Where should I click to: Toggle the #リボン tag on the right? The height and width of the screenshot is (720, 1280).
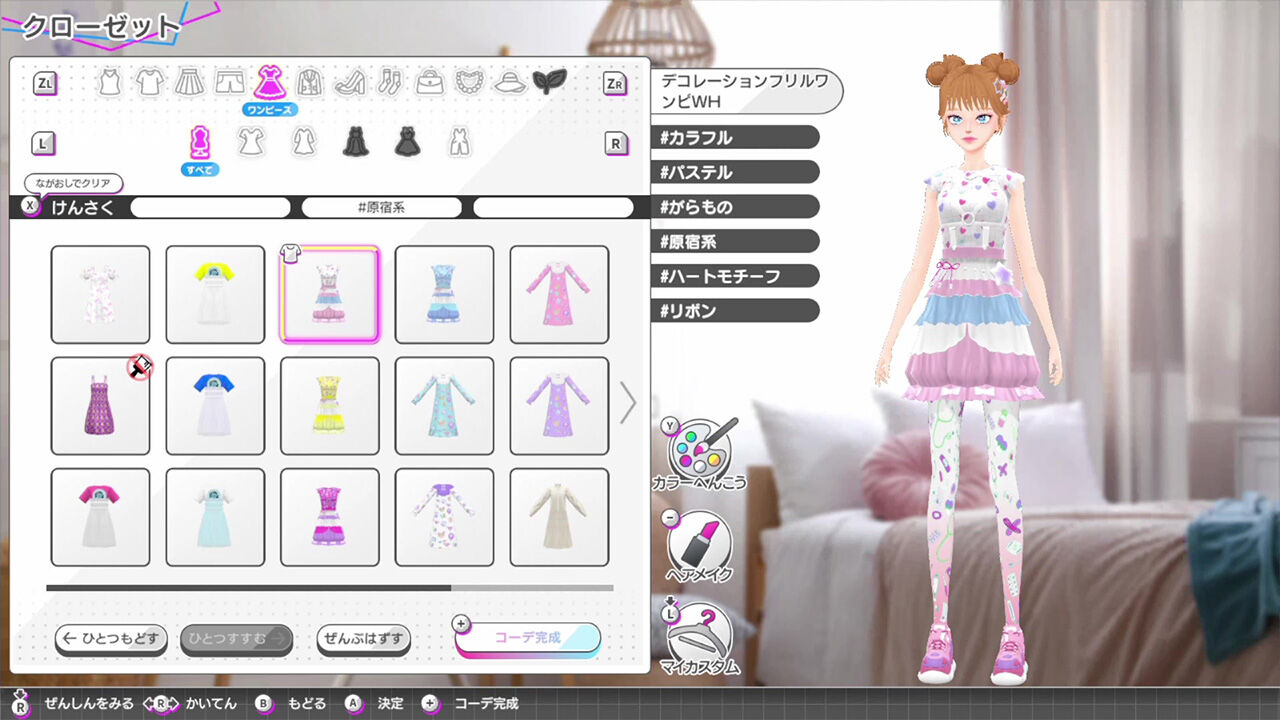coord(735,310)
